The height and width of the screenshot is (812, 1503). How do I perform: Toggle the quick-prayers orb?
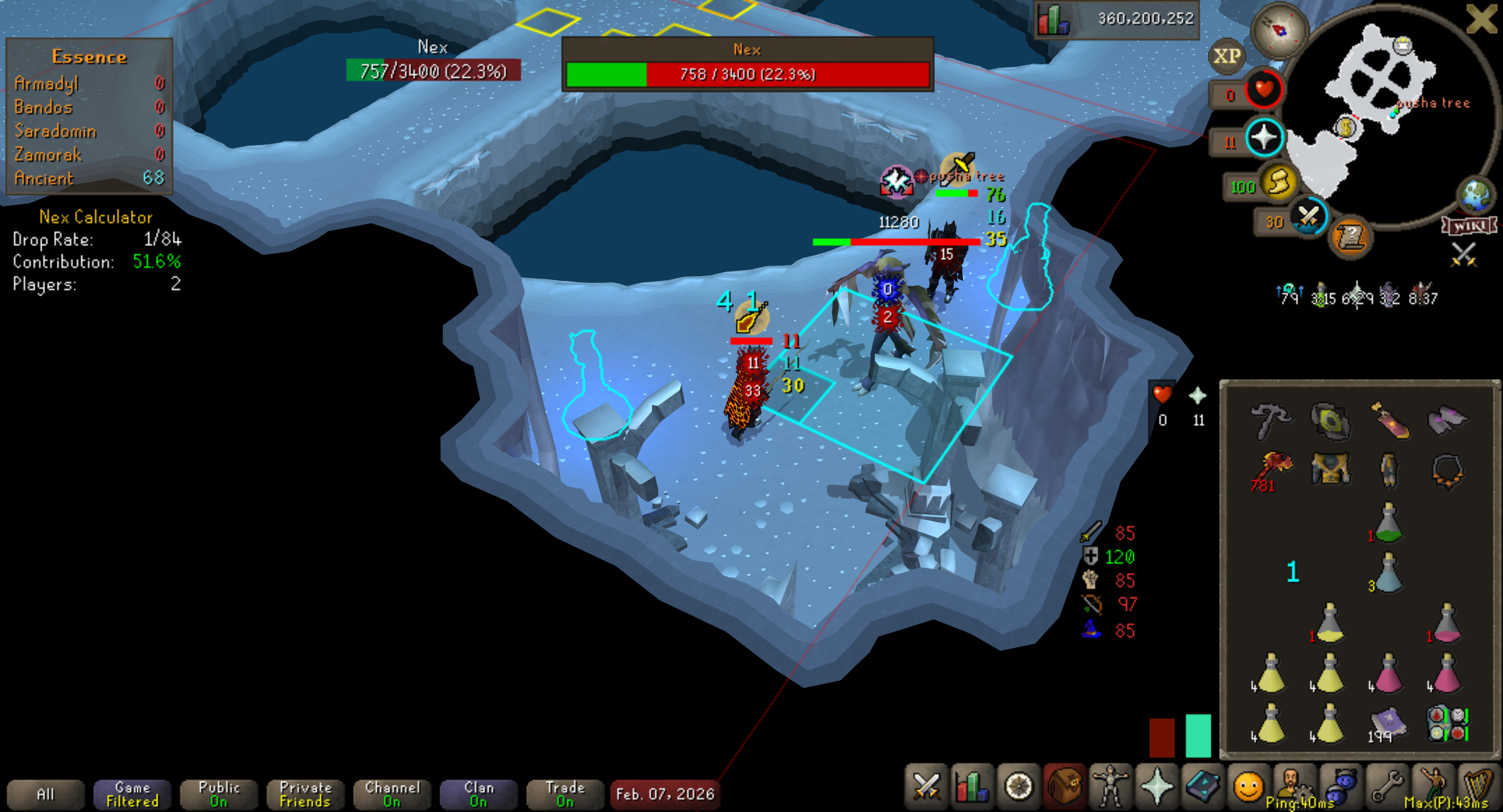pos(1264,138)
